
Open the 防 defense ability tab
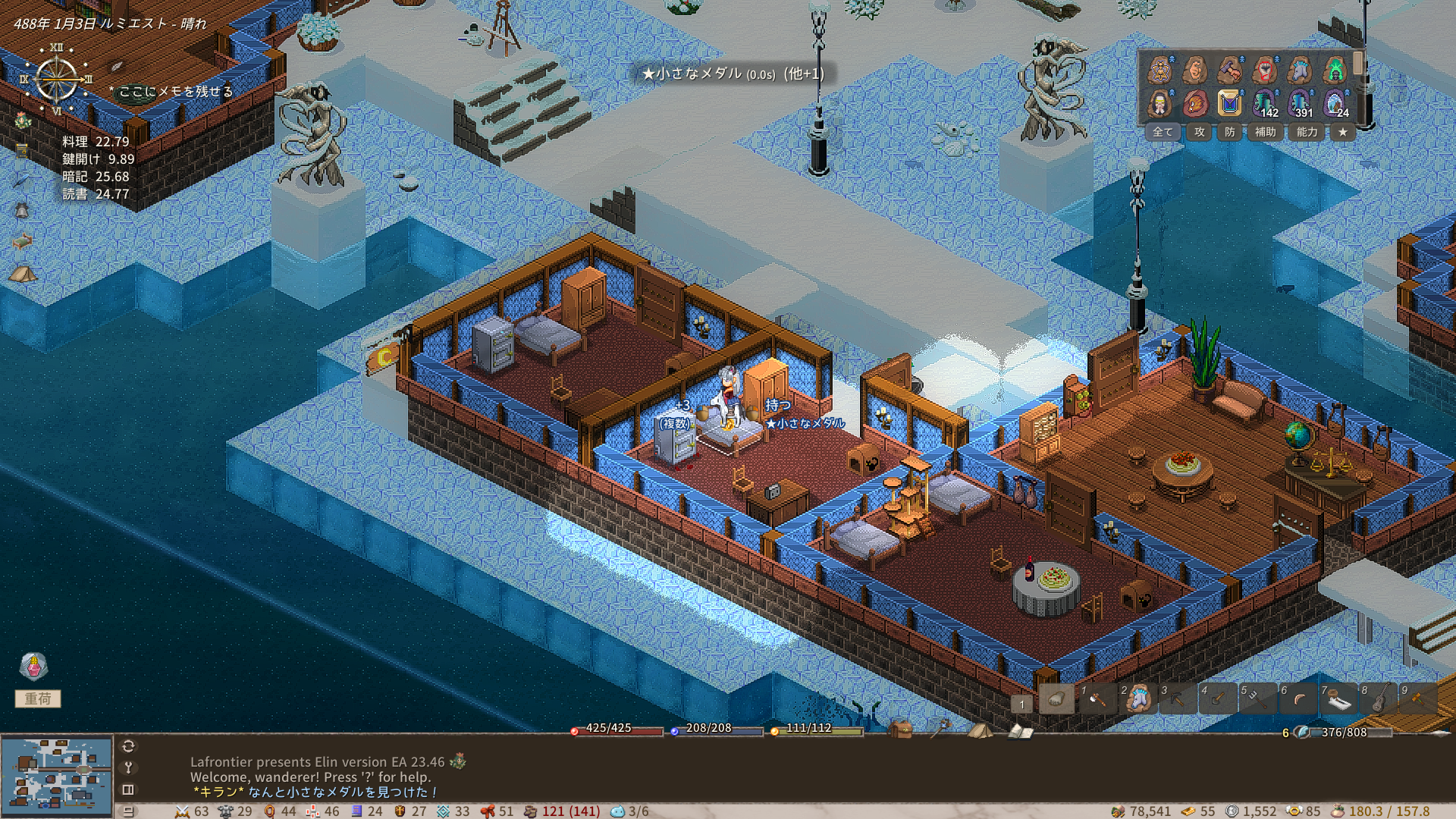click(x=1230, y=132)
